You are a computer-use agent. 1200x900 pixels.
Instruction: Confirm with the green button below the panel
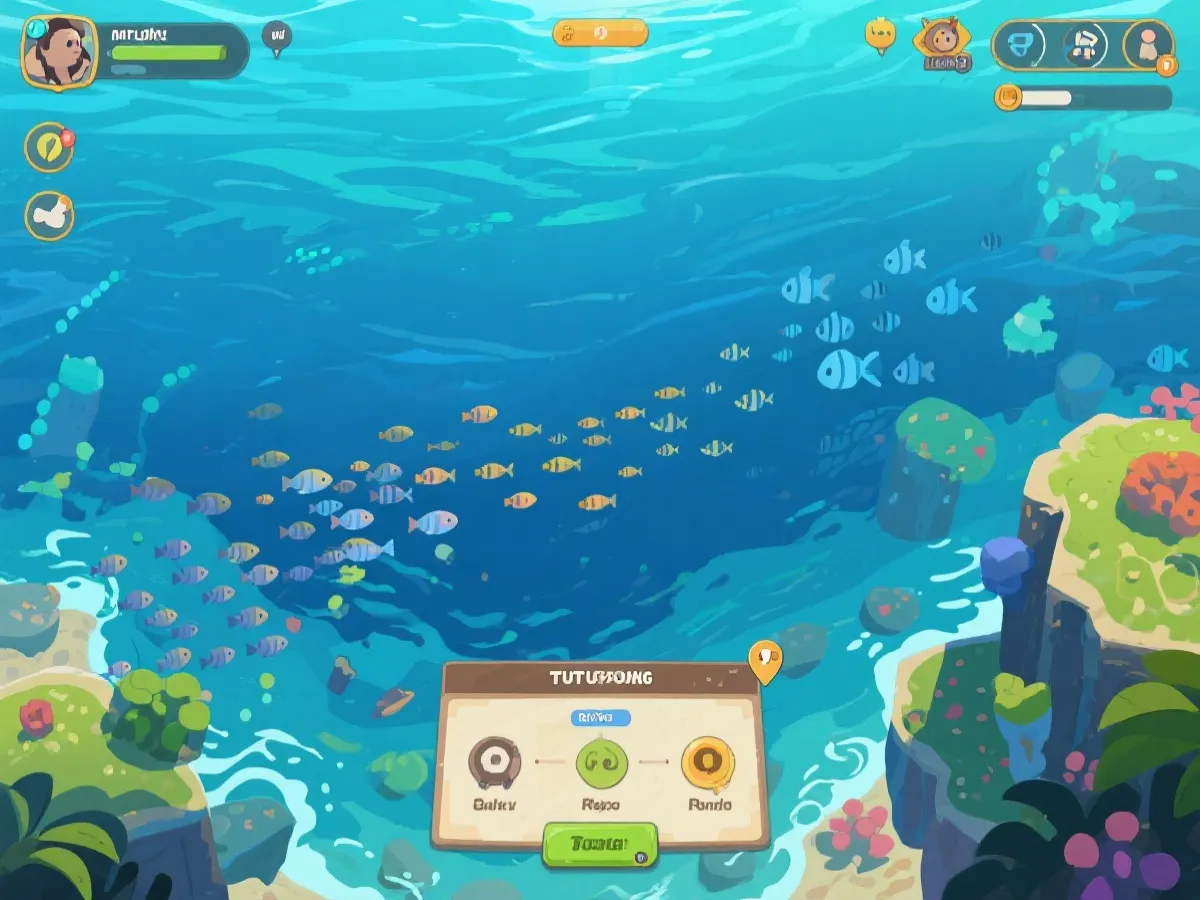599,845
